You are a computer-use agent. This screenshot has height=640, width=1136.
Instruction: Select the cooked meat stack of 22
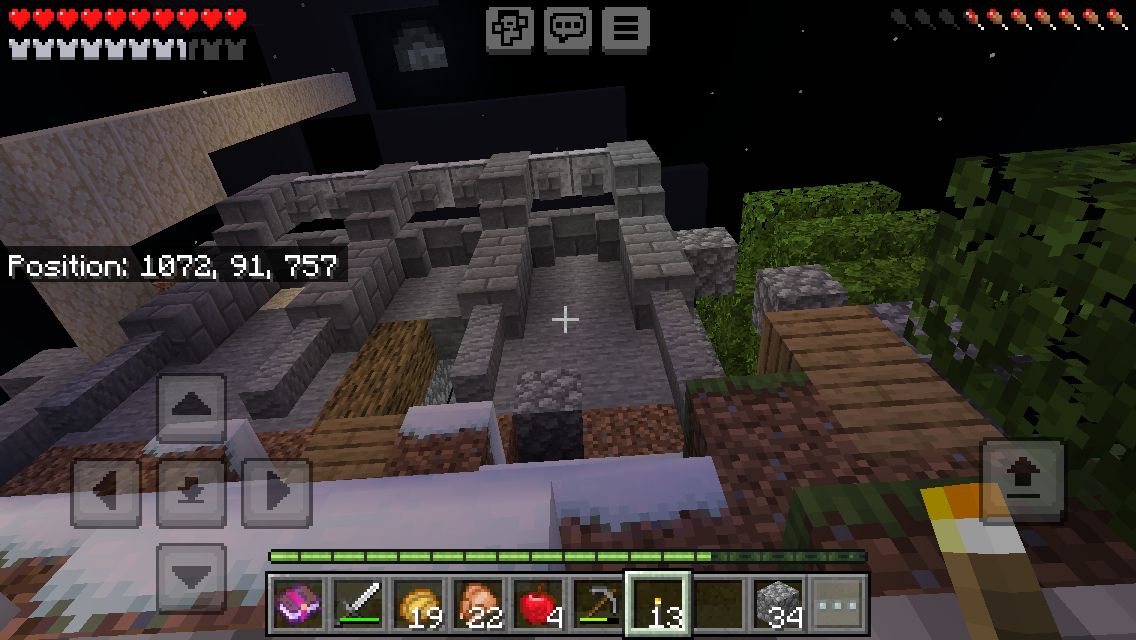point(478,605)
